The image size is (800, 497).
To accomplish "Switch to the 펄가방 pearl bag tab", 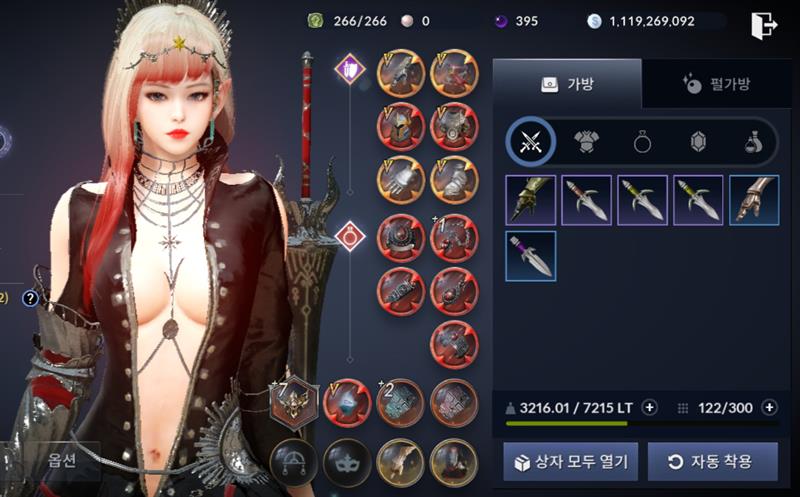I will [x=716, y=84].
